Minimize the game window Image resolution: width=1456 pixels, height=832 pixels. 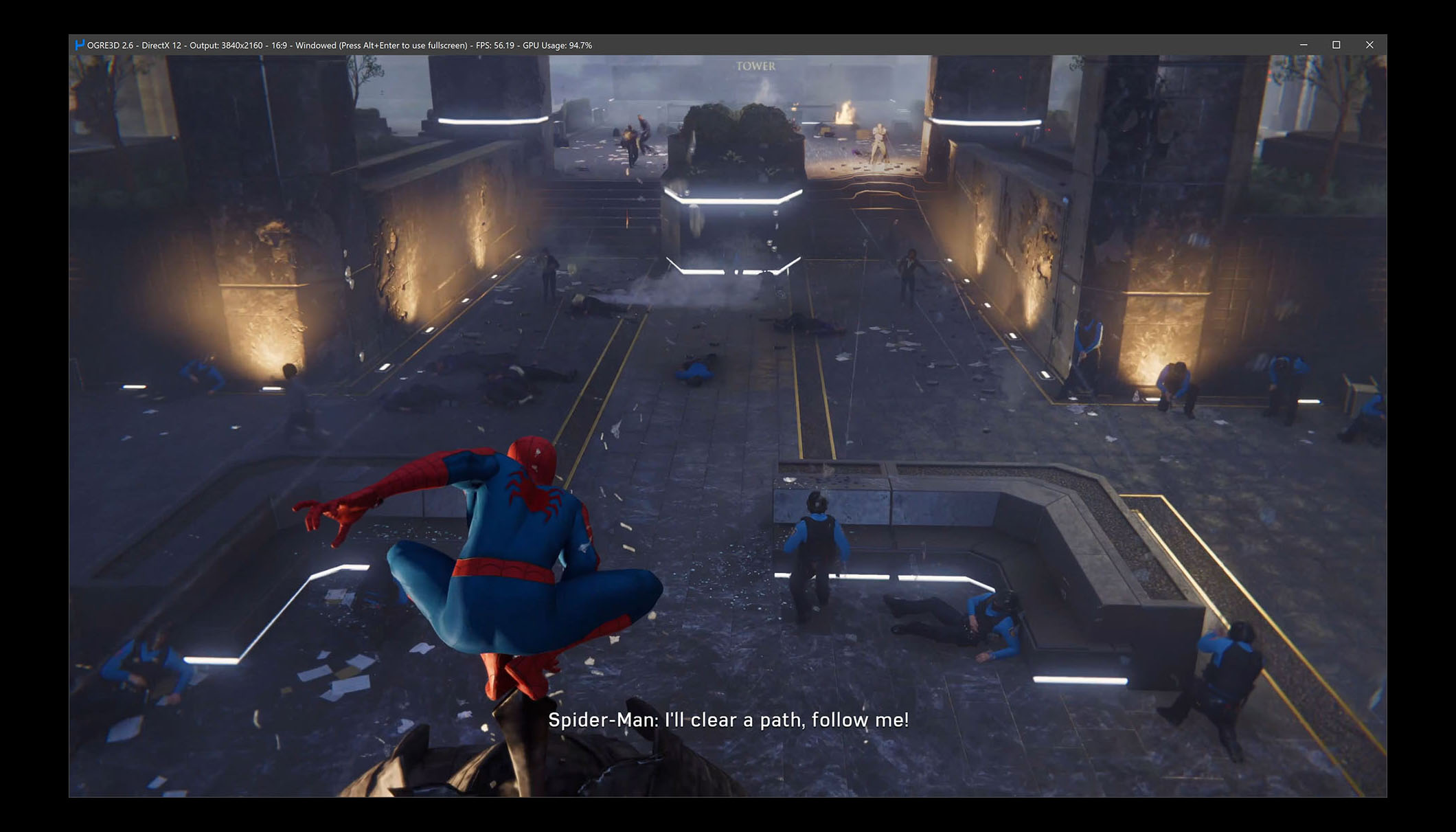click(x=1304, y=45)
